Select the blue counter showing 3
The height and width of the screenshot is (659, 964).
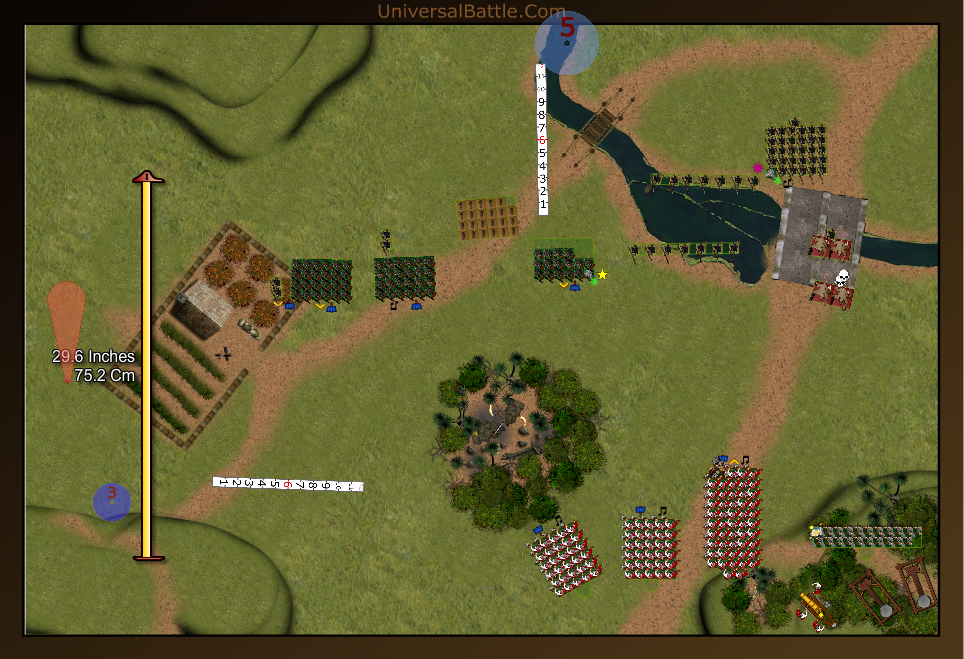(112, 501)
